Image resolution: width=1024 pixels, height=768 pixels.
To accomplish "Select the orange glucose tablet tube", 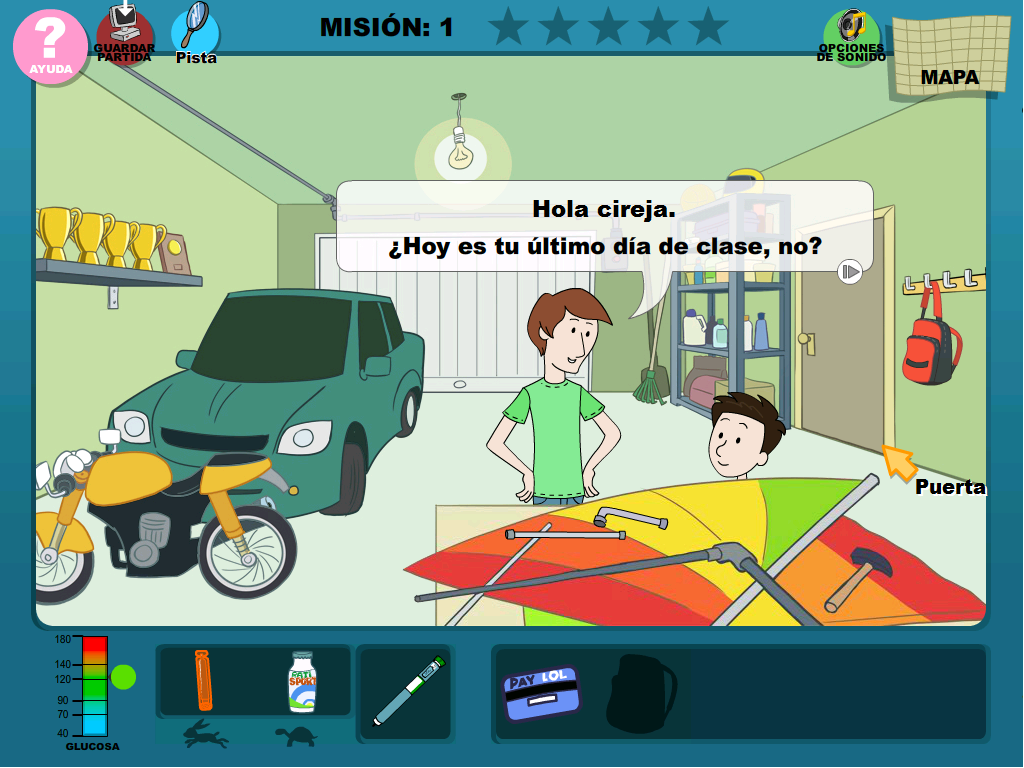I will [203, 680].
